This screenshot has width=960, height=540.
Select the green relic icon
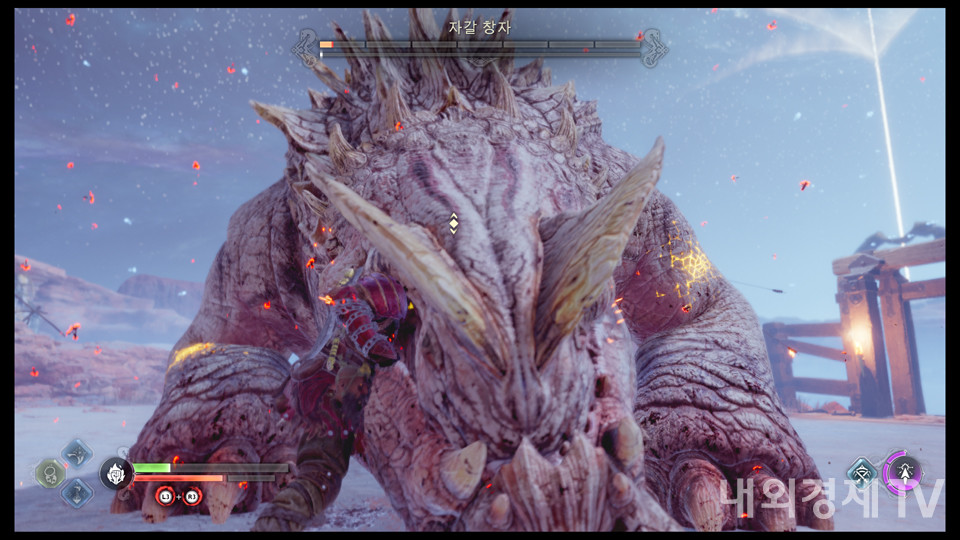point(50,473)
